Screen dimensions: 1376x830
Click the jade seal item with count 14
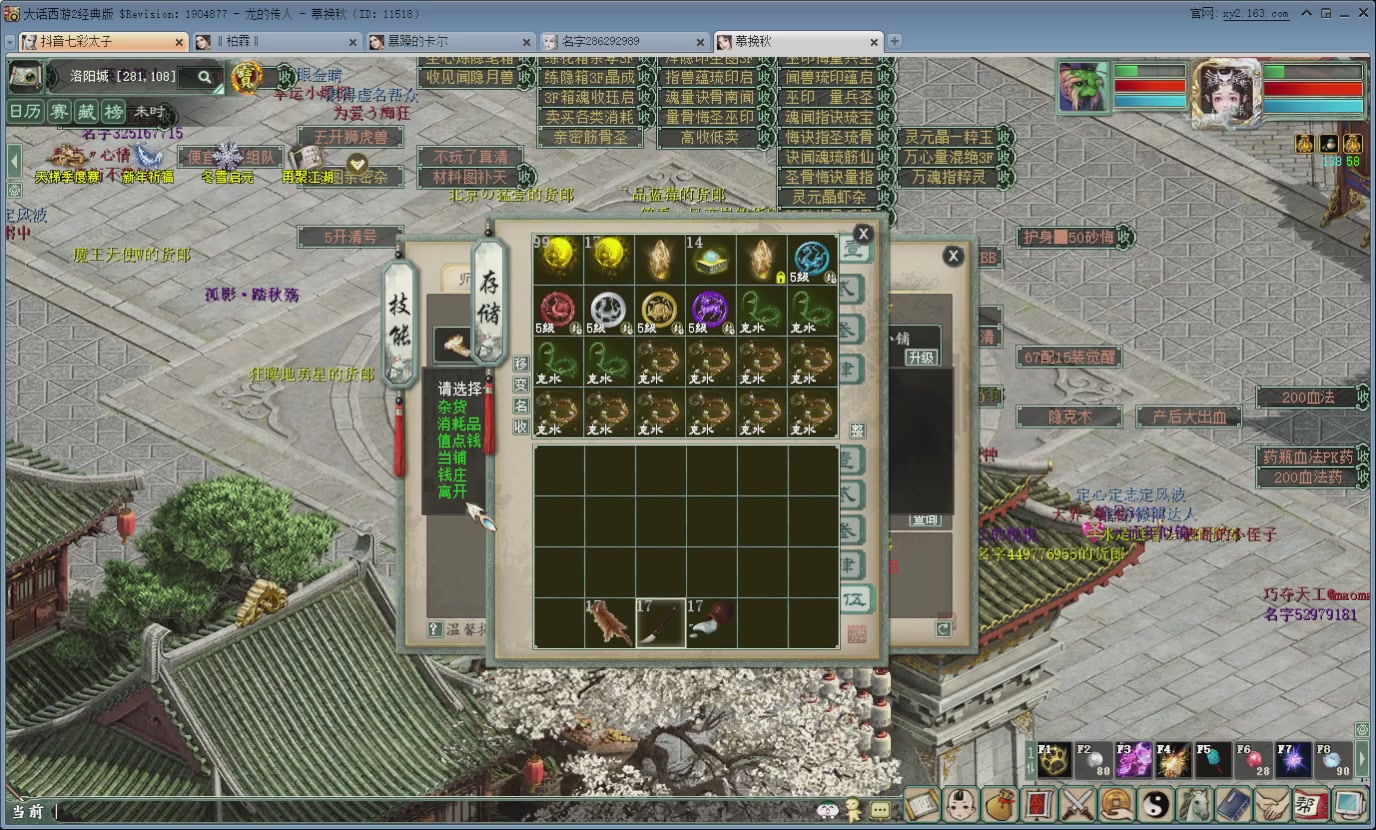click(x=710, y=259)
